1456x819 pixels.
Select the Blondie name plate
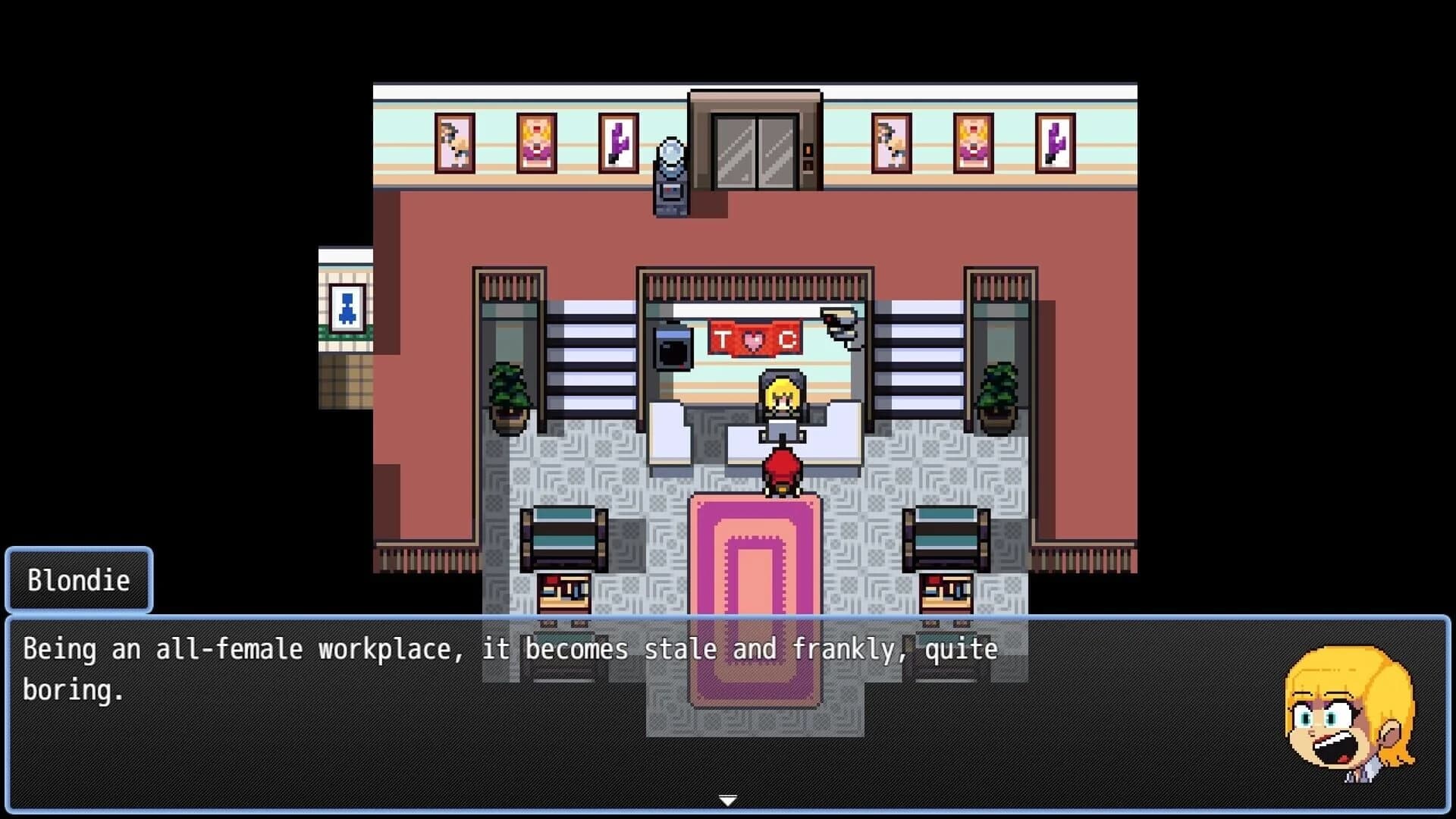point(77,580)
